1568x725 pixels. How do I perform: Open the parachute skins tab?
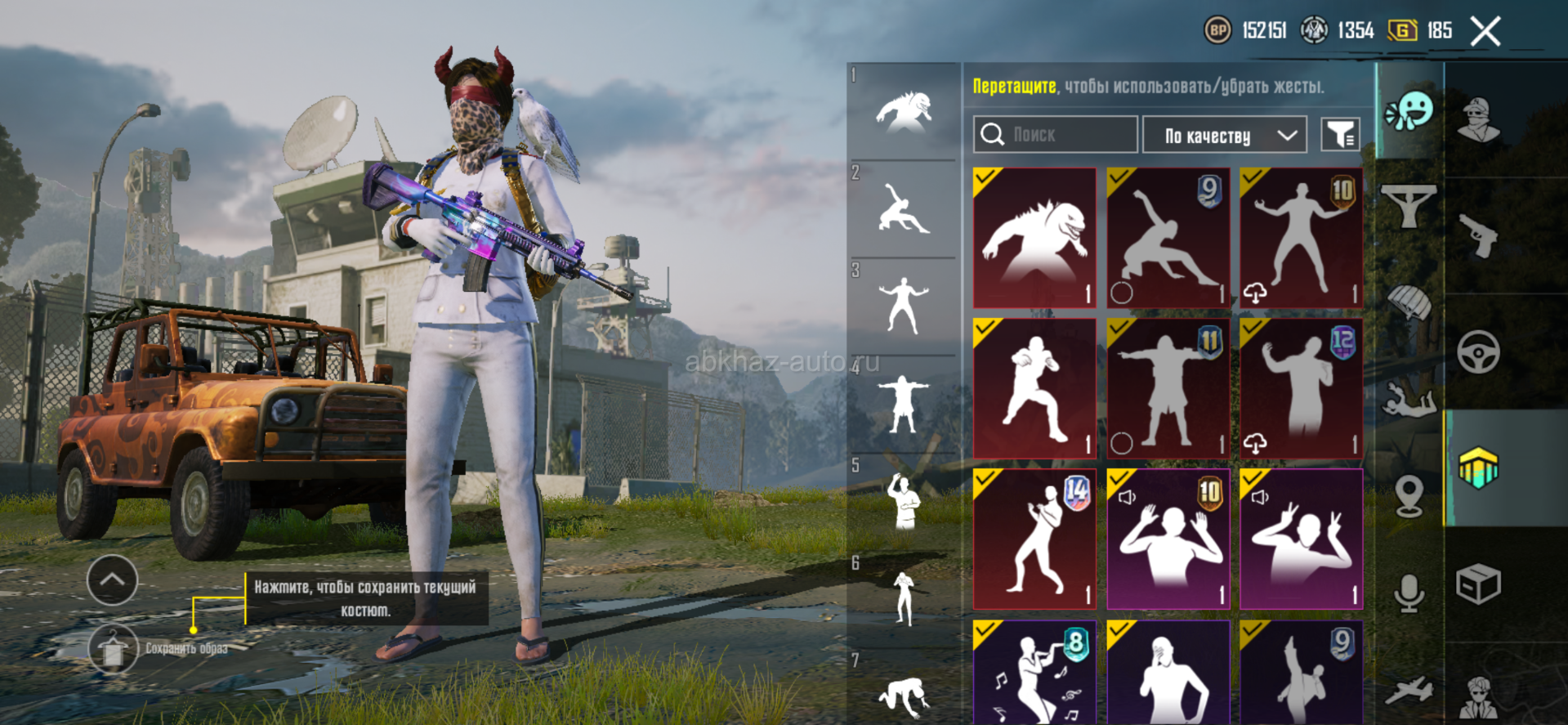point(1409,302)
